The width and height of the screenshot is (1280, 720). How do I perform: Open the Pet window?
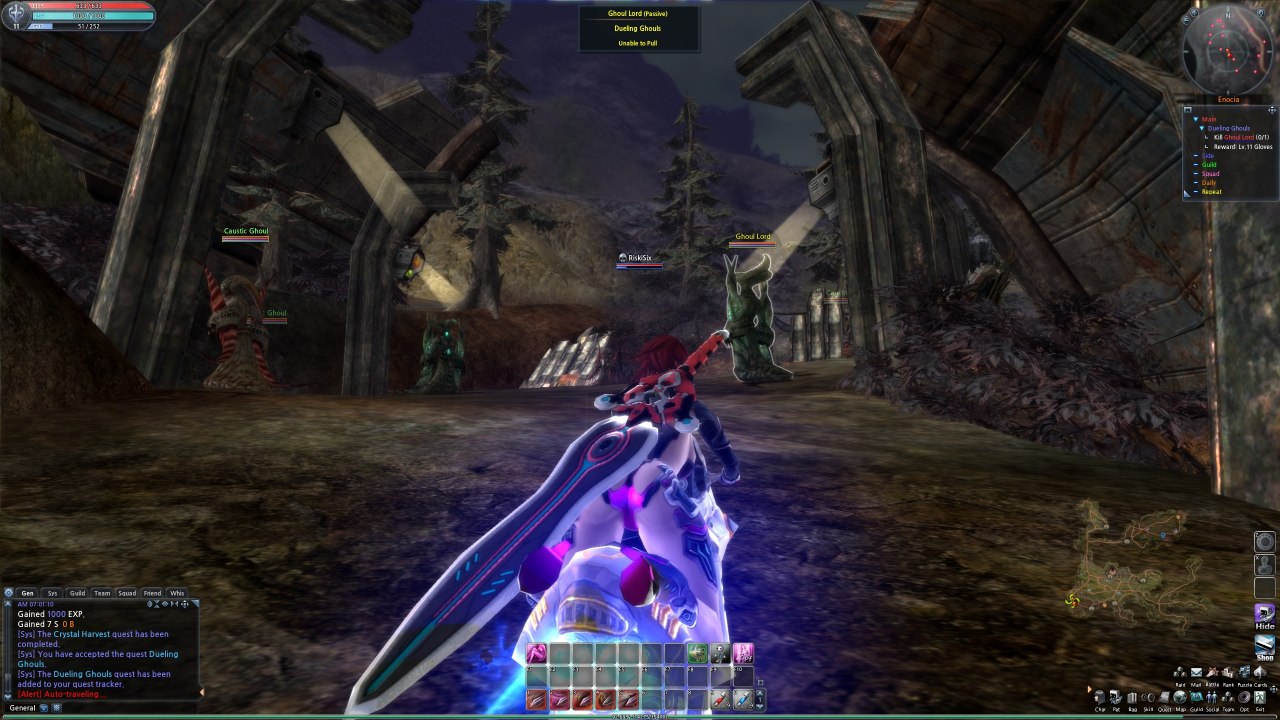1116,697
